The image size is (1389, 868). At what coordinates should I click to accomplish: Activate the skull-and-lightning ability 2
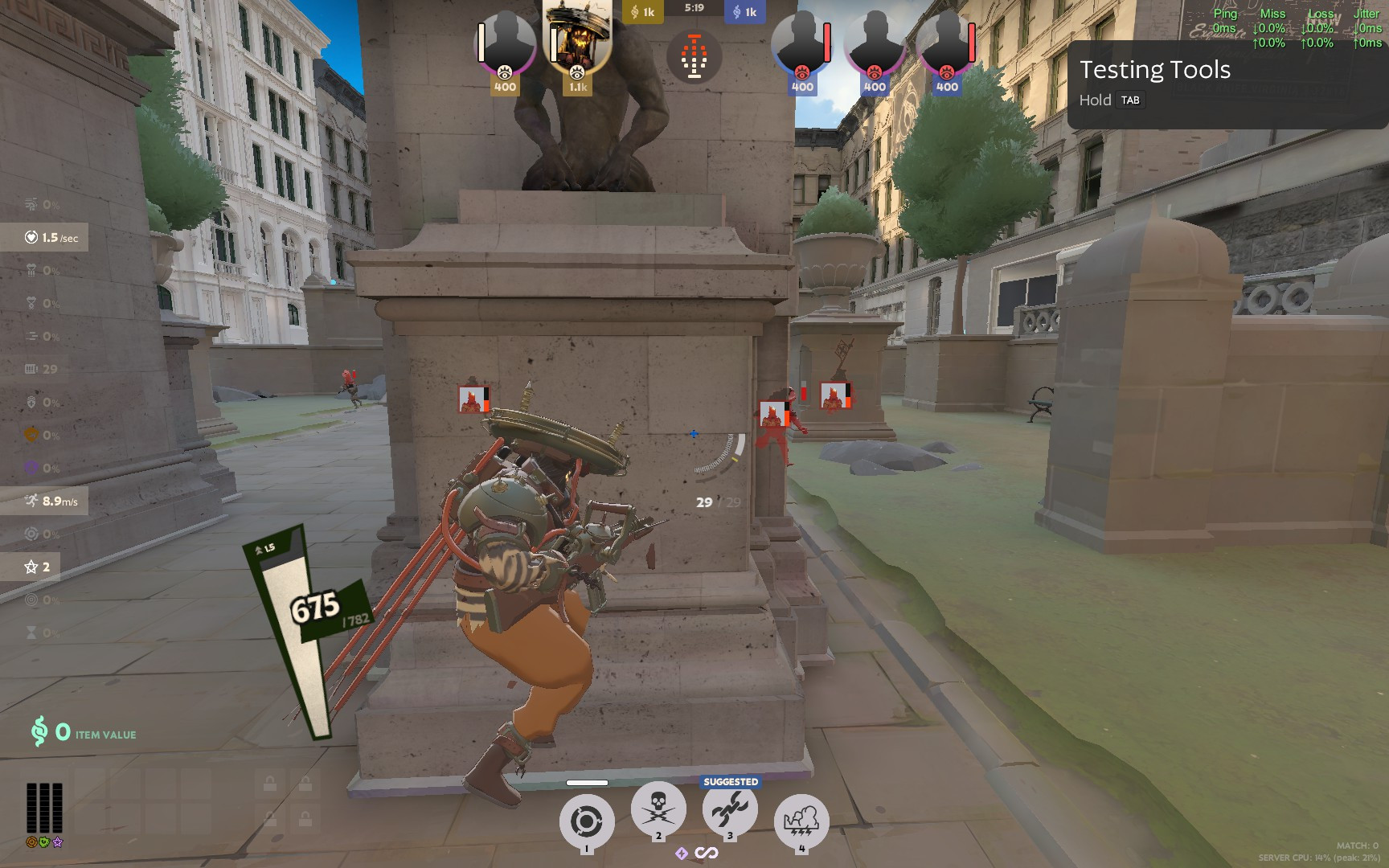pyautogui.click(x=658, y=812)
